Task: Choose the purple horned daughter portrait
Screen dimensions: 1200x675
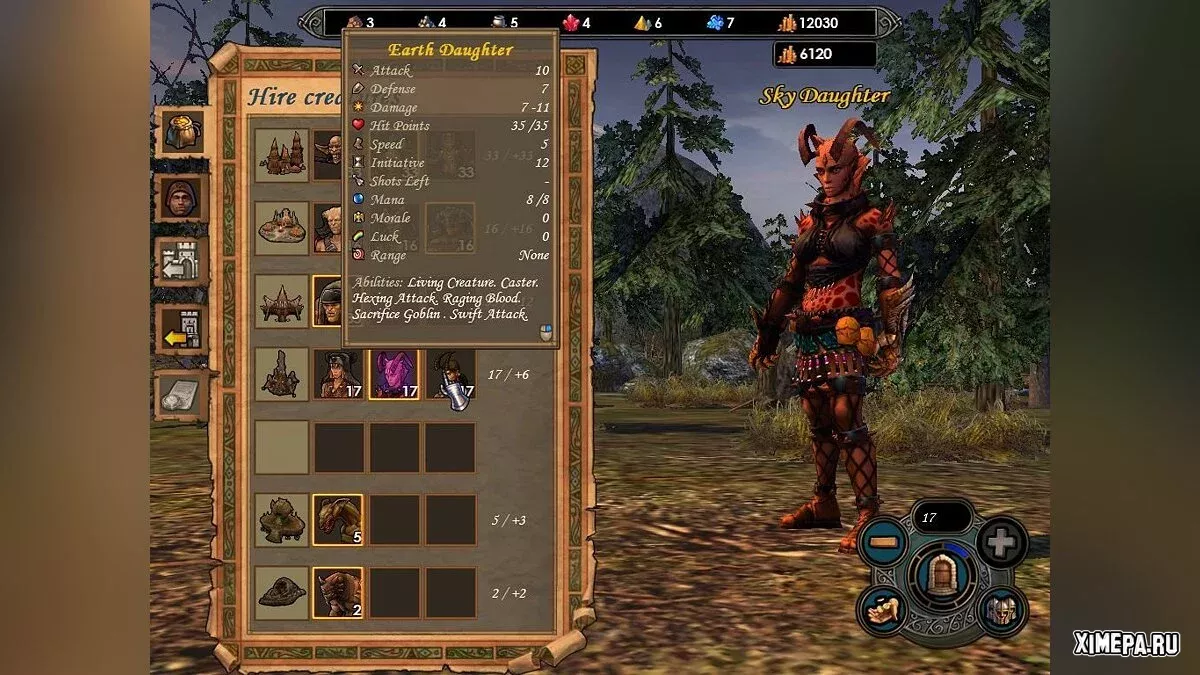Action: click(394, 374)
